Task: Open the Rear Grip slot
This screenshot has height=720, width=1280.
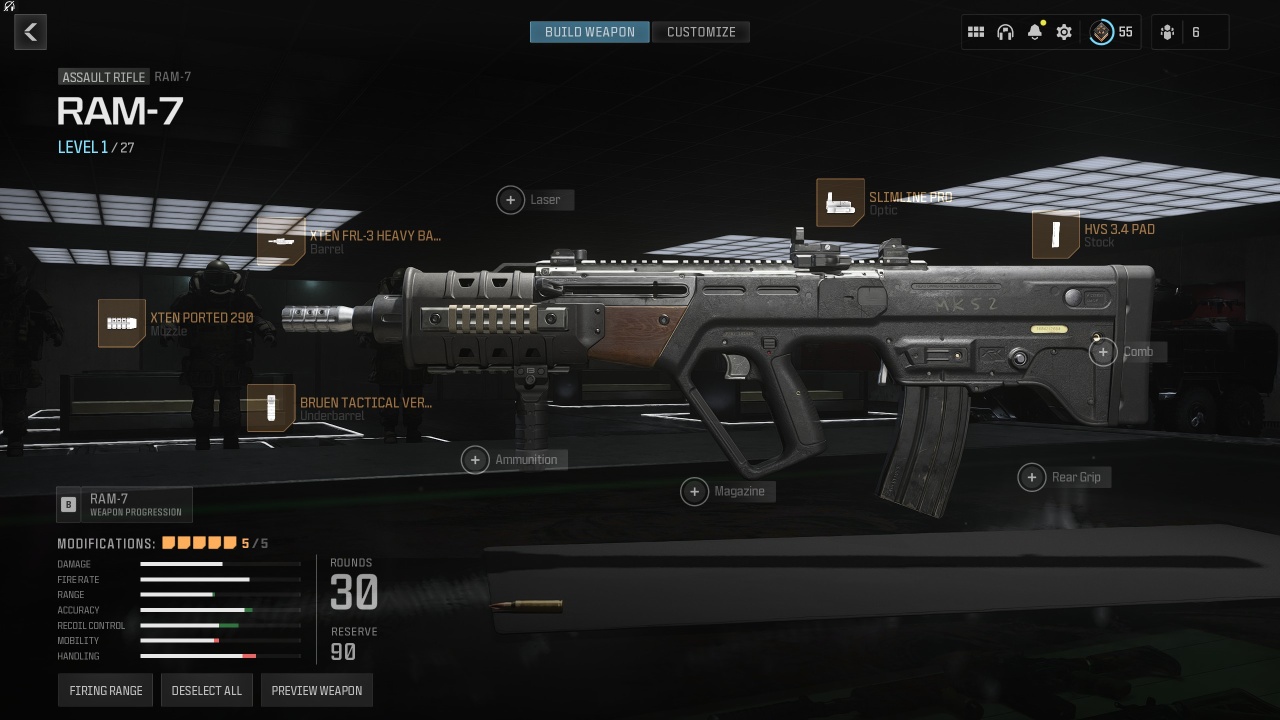Action: [x=1032, y=477]
